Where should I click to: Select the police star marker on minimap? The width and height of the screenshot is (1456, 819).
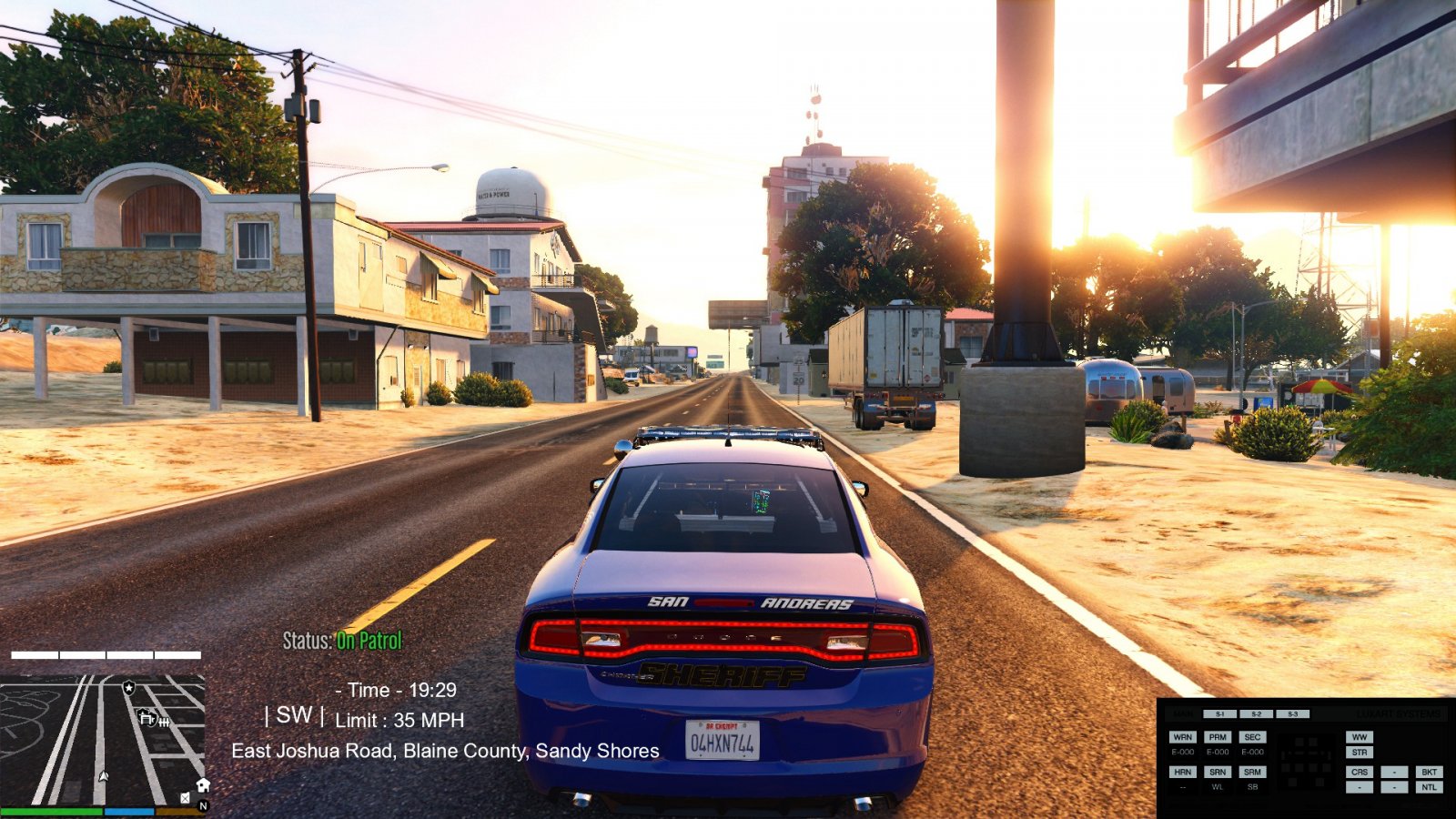(129, 688)
